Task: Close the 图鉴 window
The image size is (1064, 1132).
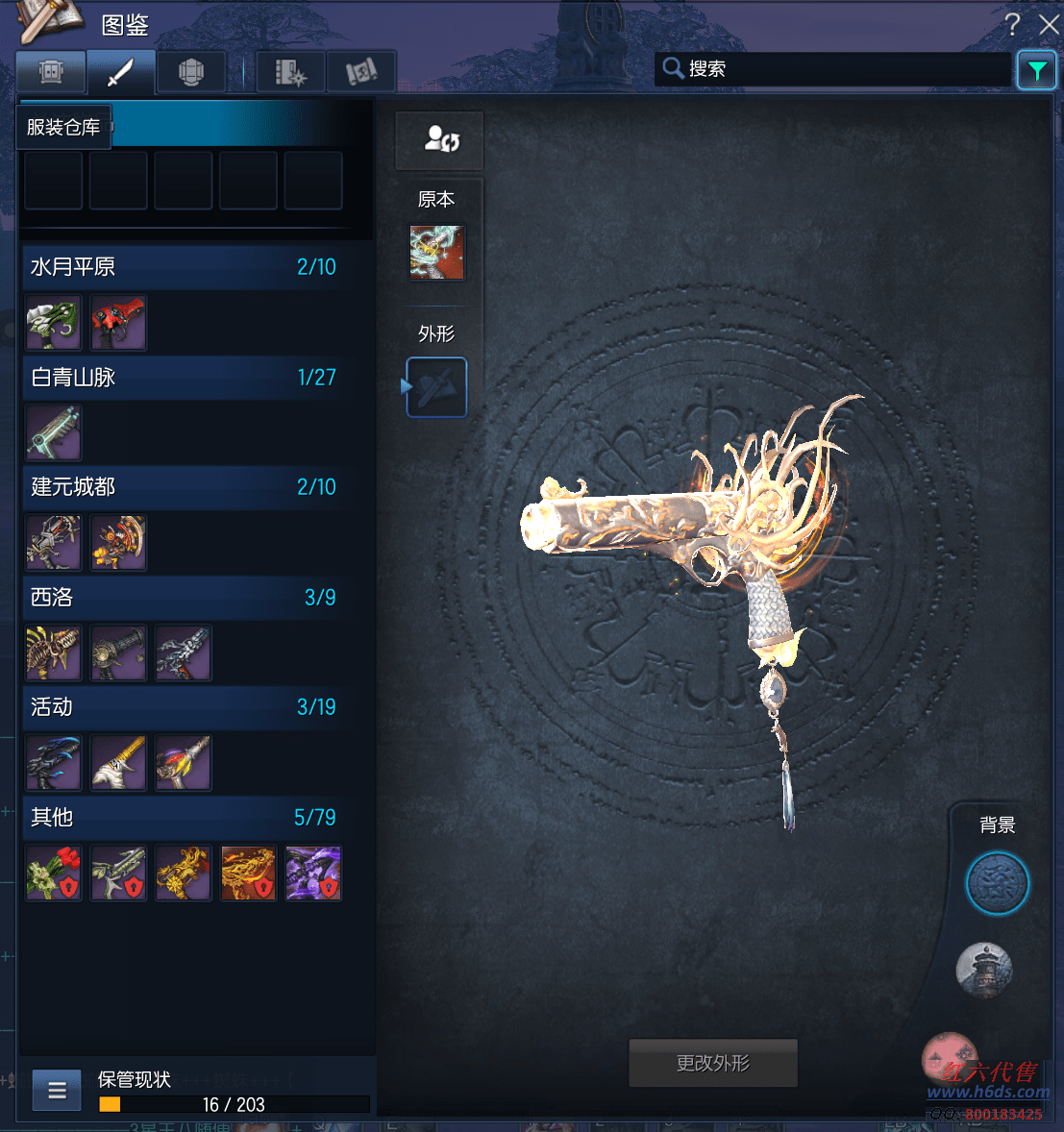Action: click(x=1049, y=24)
